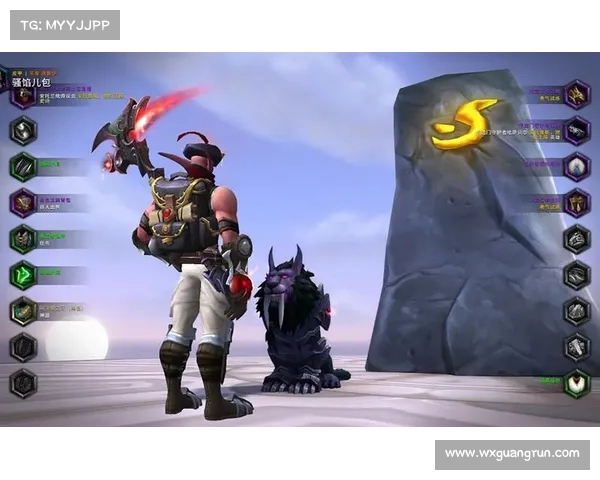Screen dimensions: 600x480
Task: Activate the bright green arrow icon
Action: coord(23,274)
